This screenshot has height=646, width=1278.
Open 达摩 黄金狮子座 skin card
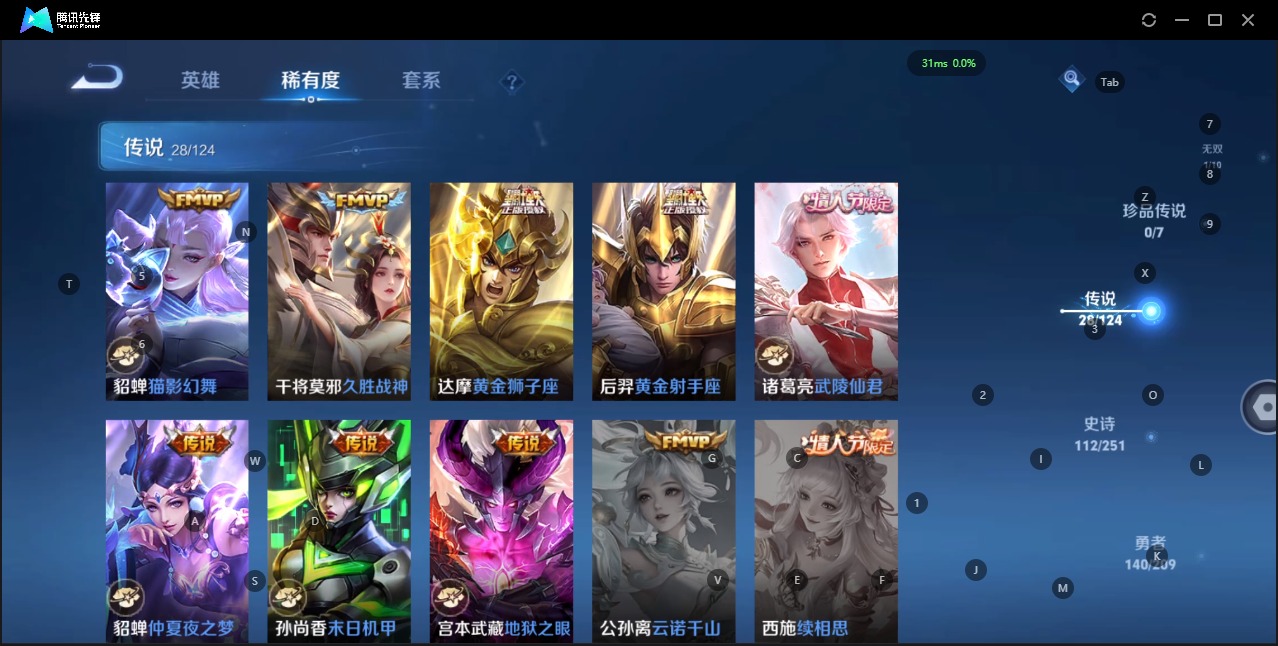pyautogui.click(x=501, y=291)
